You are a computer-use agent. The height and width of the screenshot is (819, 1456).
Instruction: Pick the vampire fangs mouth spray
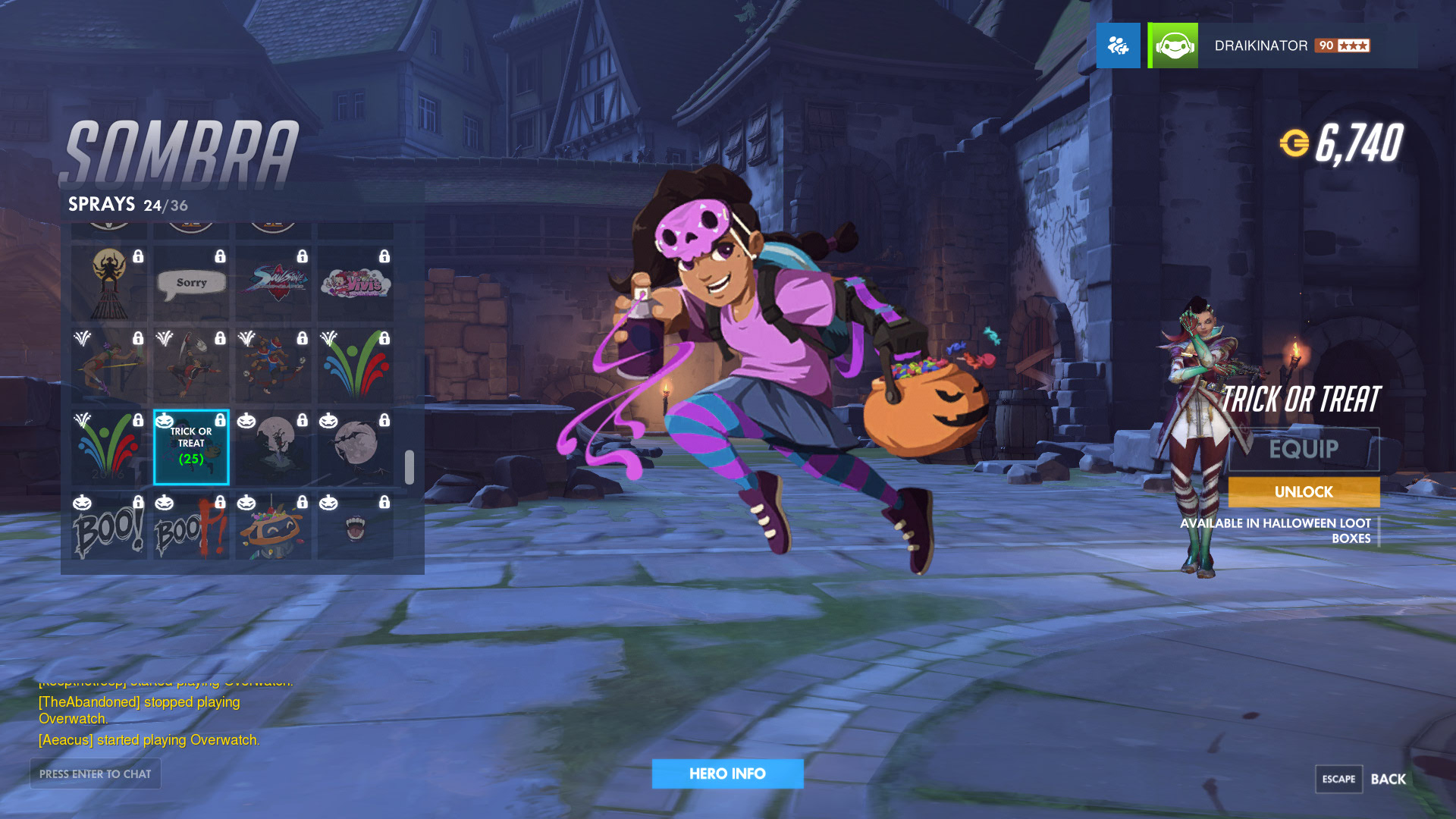pyautogui.click(x=355, y=528)
